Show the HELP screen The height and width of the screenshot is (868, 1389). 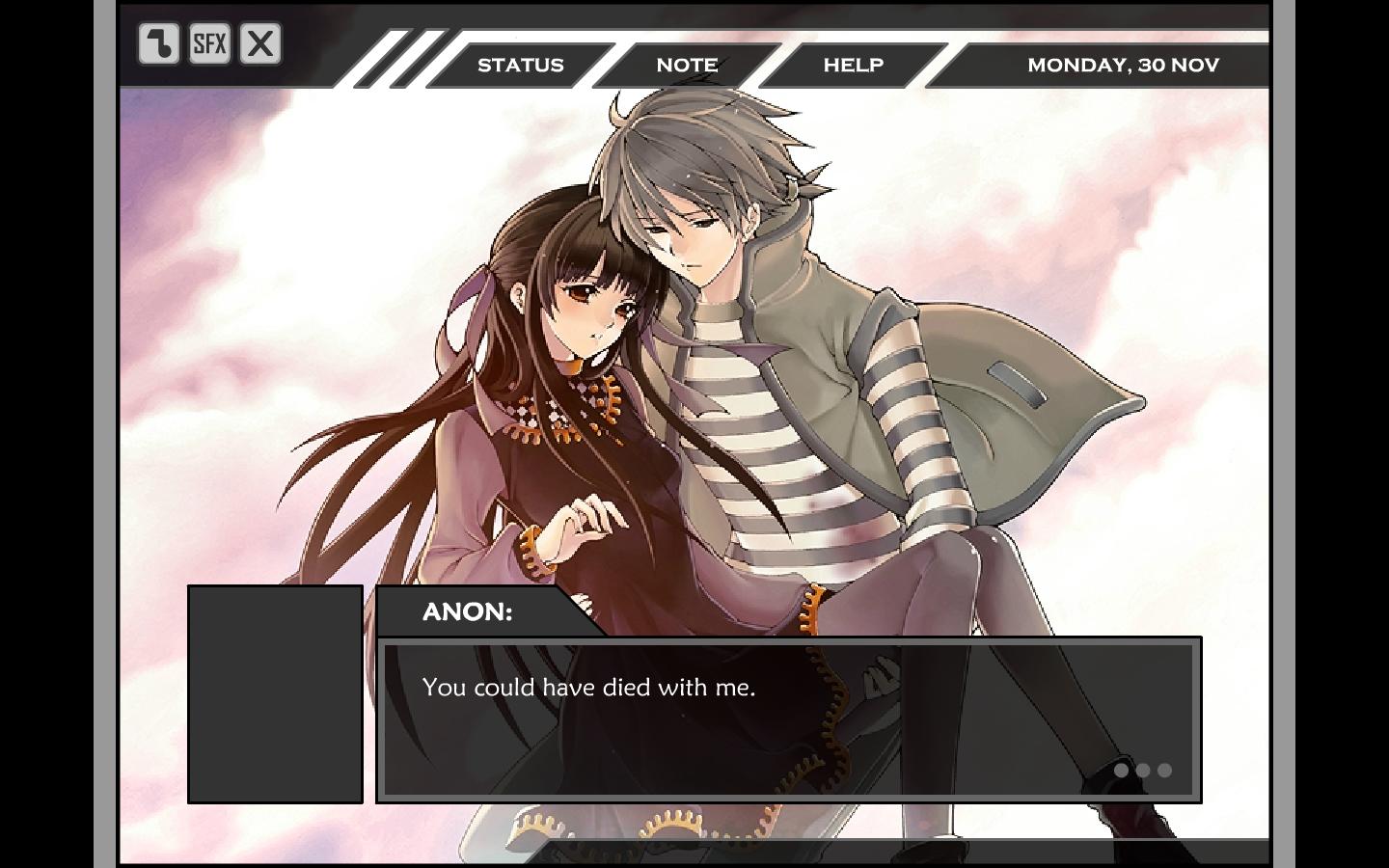(853, 65)
